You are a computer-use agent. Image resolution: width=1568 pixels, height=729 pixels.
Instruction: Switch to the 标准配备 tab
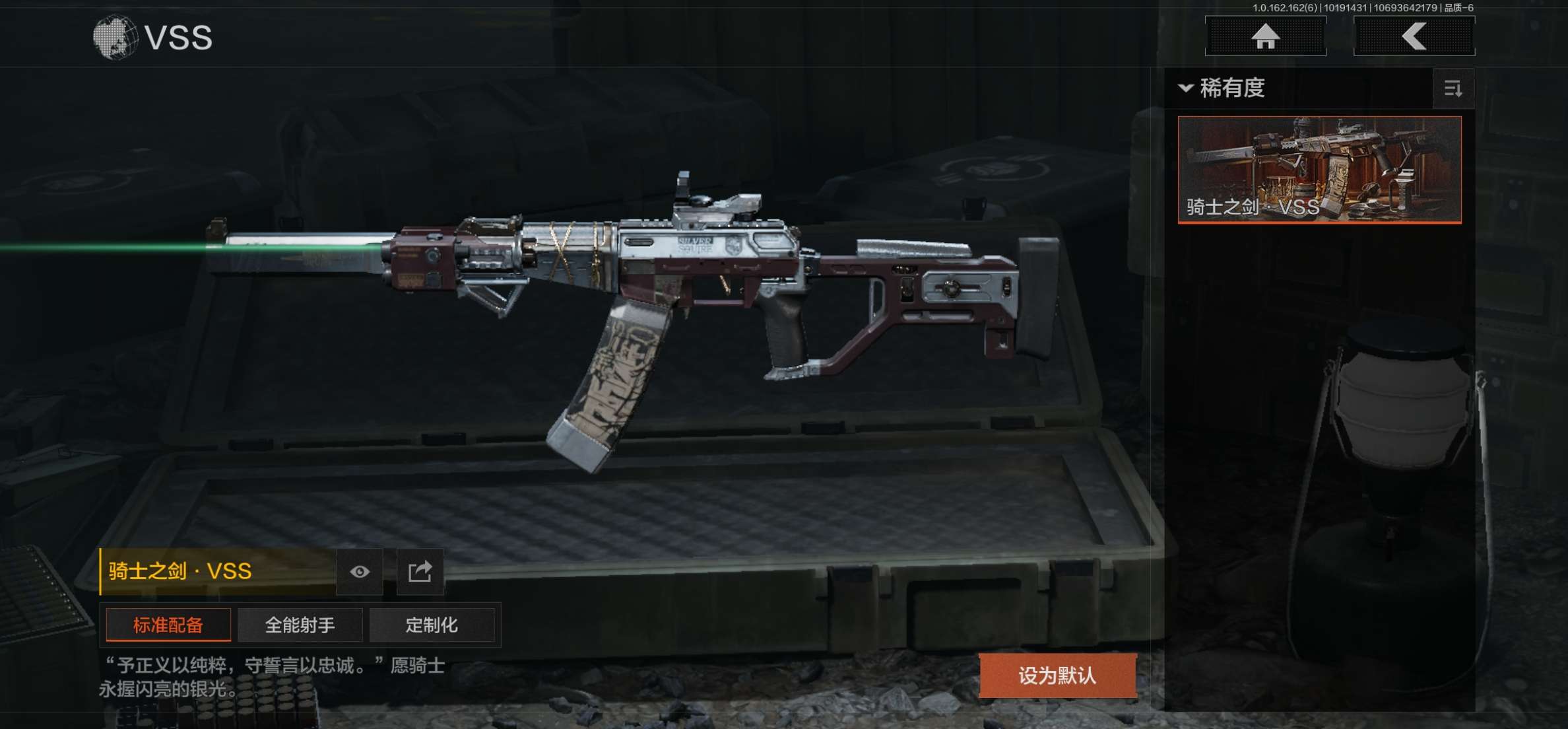(x=168, y=625)
